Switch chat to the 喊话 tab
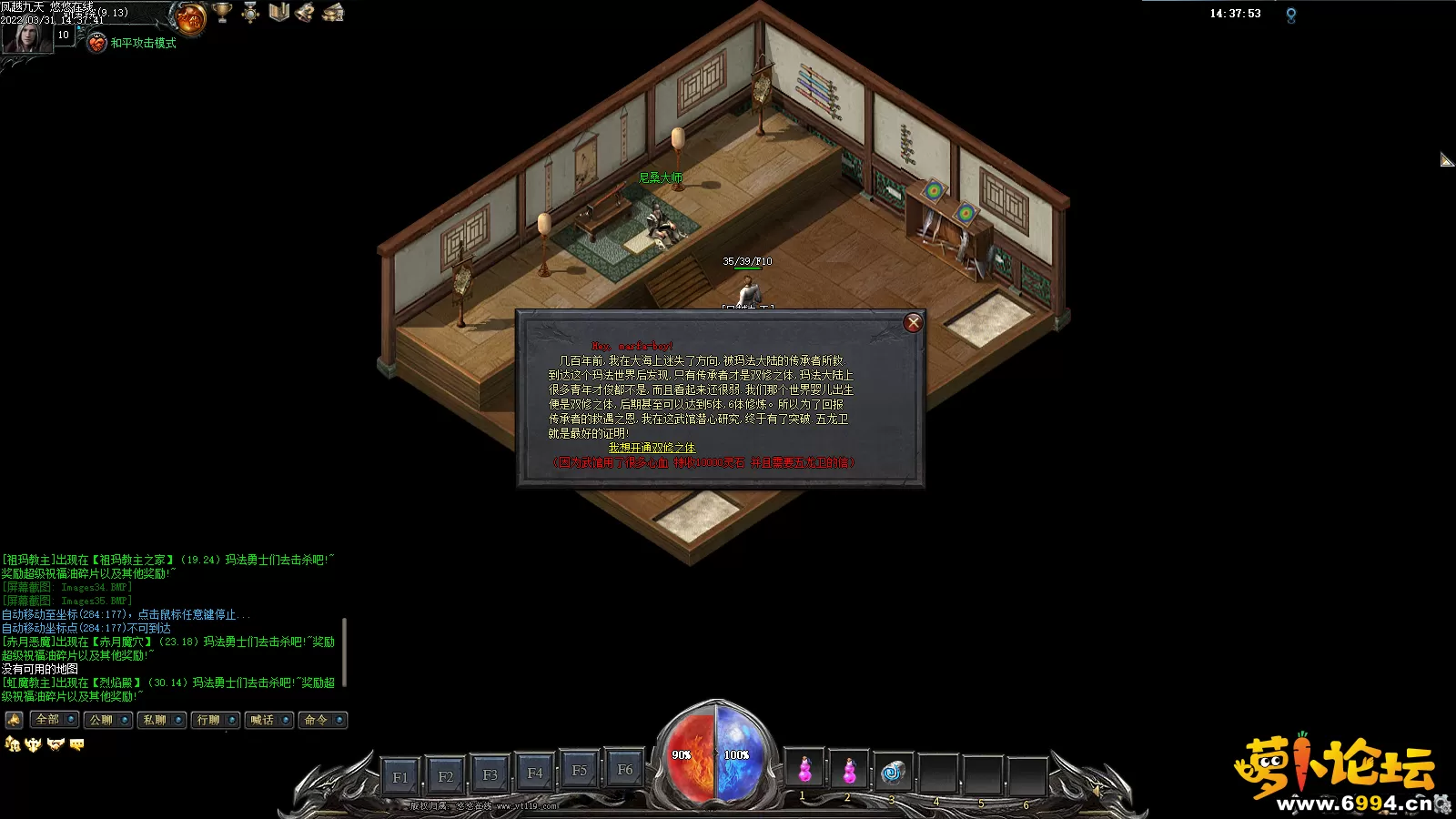Viewport: 1456px width, 819px height. (x=262, y=720)
